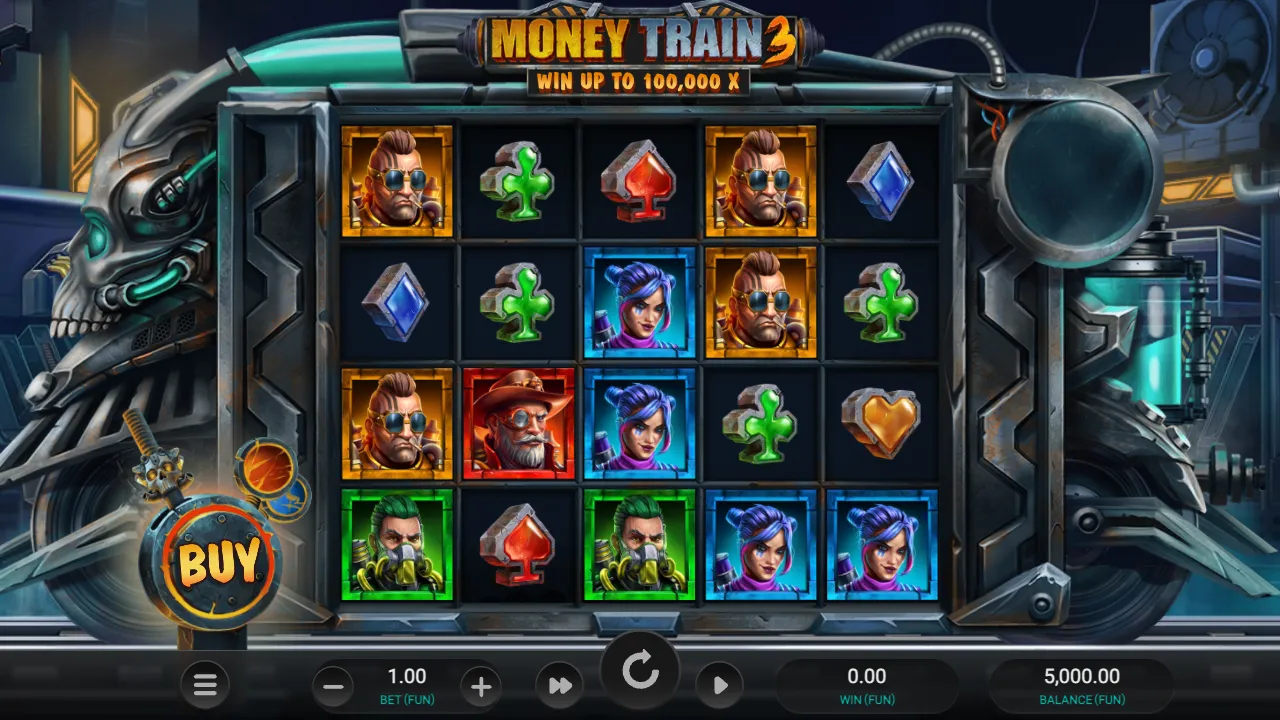This screenshot has width=1280, height=720.
Task: Select the golden heart symbol
Action: (x=882, y=423)
